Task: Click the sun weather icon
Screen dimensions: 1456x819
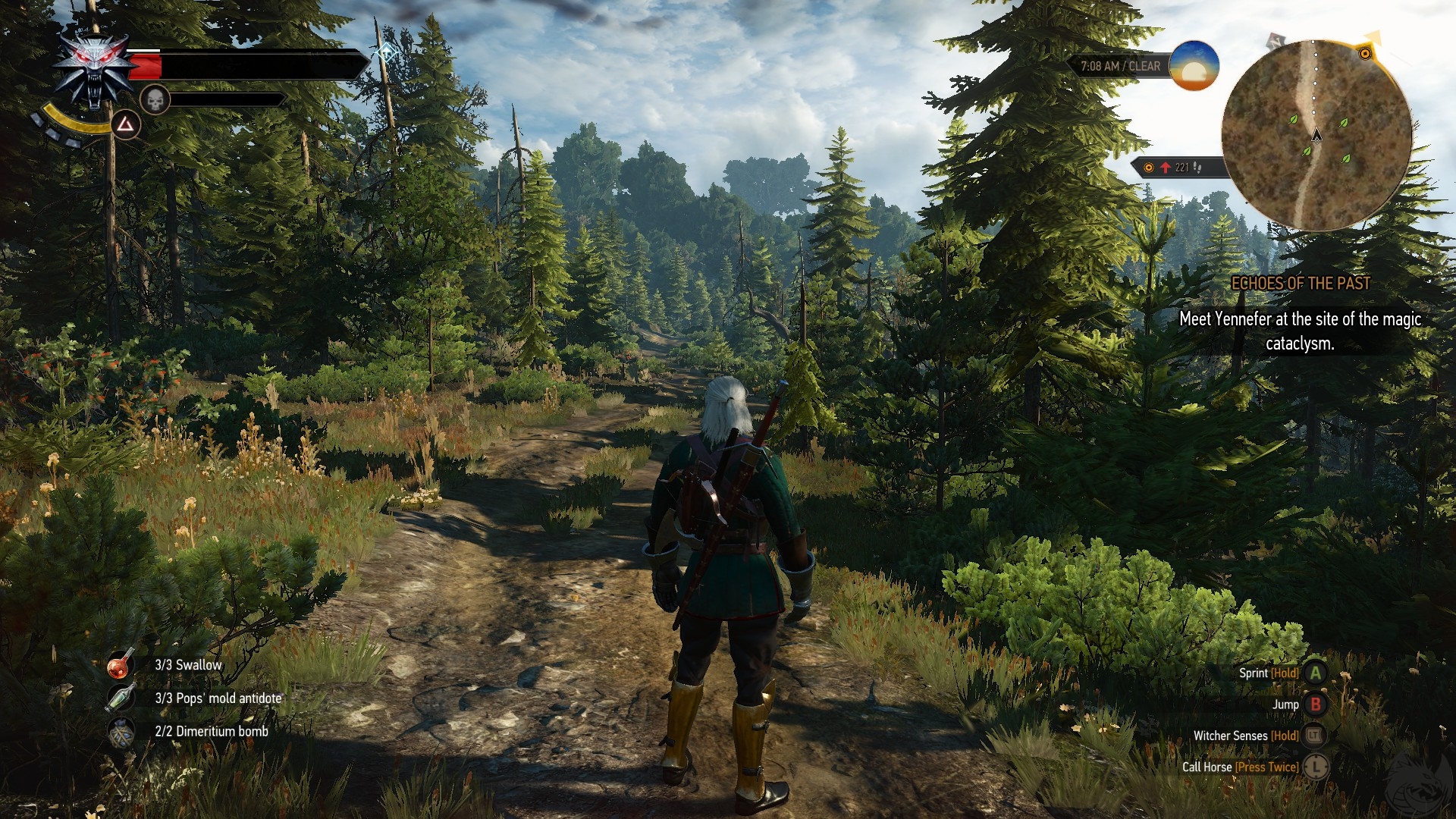Action: coord(1194,66)
